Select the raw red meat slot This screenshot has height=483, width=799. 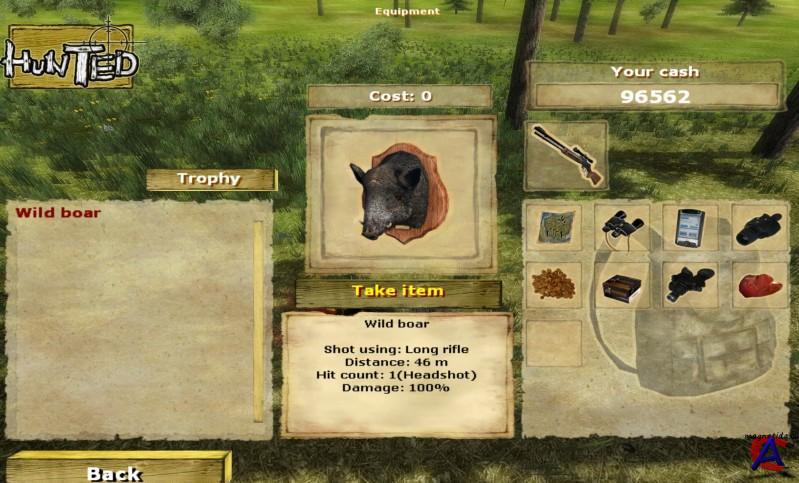coord(759,285)
